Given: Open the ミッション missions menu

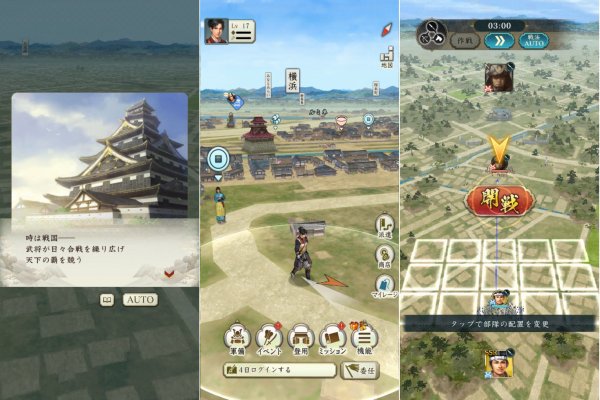Looking at the screenshot, I should pos(333,340).
